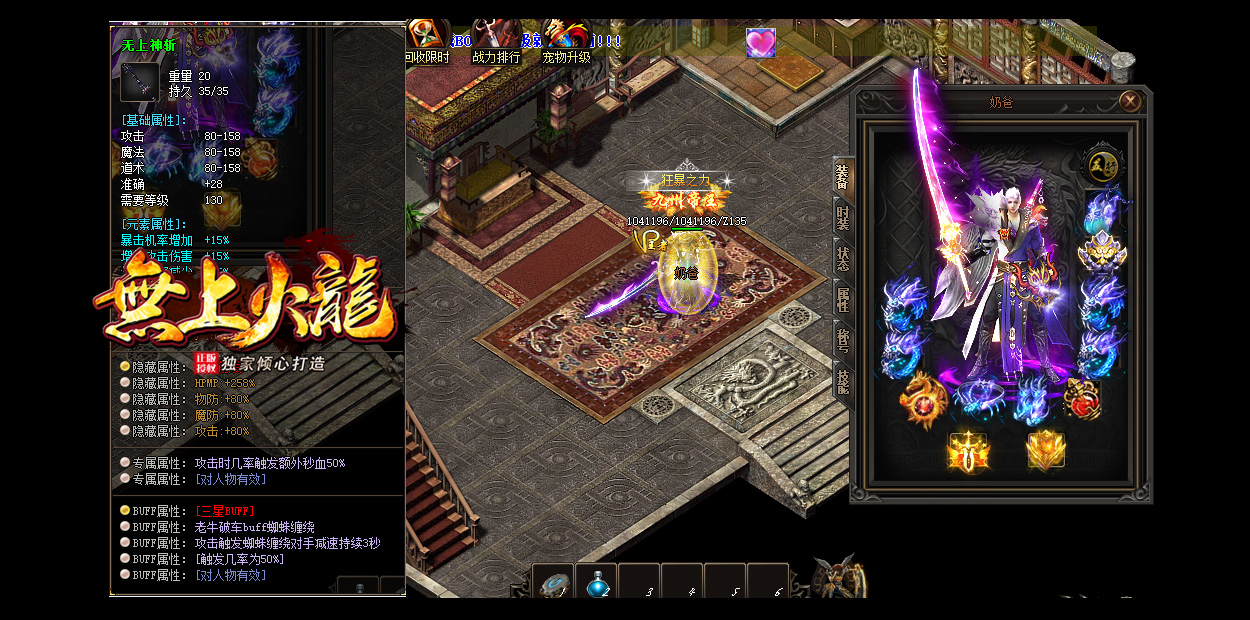Select the red orb equipment slot
Image resolution: width=1250 pixels, height=620 pixels.
coord(1081,400)
